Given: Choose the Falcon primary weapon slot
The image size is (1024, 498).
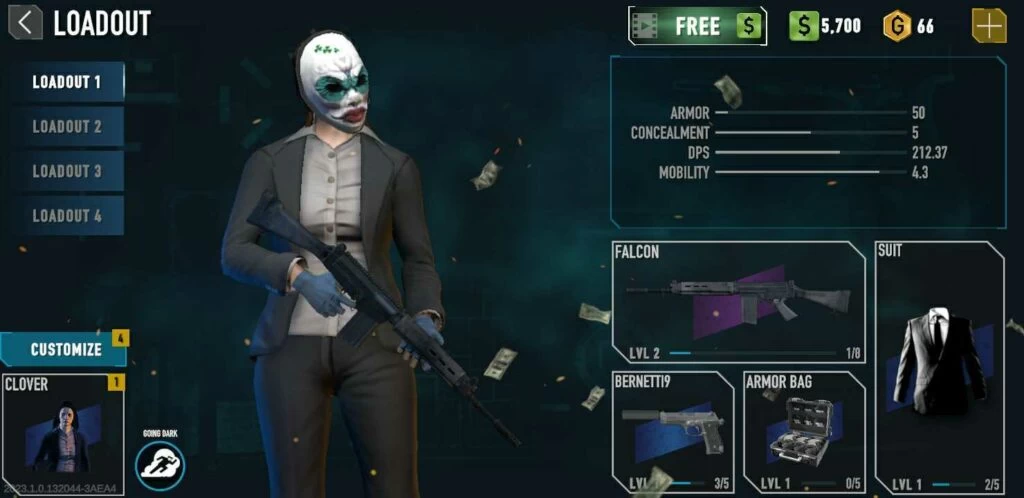Looking at the screenshot, I should click(x=738, y=302).
